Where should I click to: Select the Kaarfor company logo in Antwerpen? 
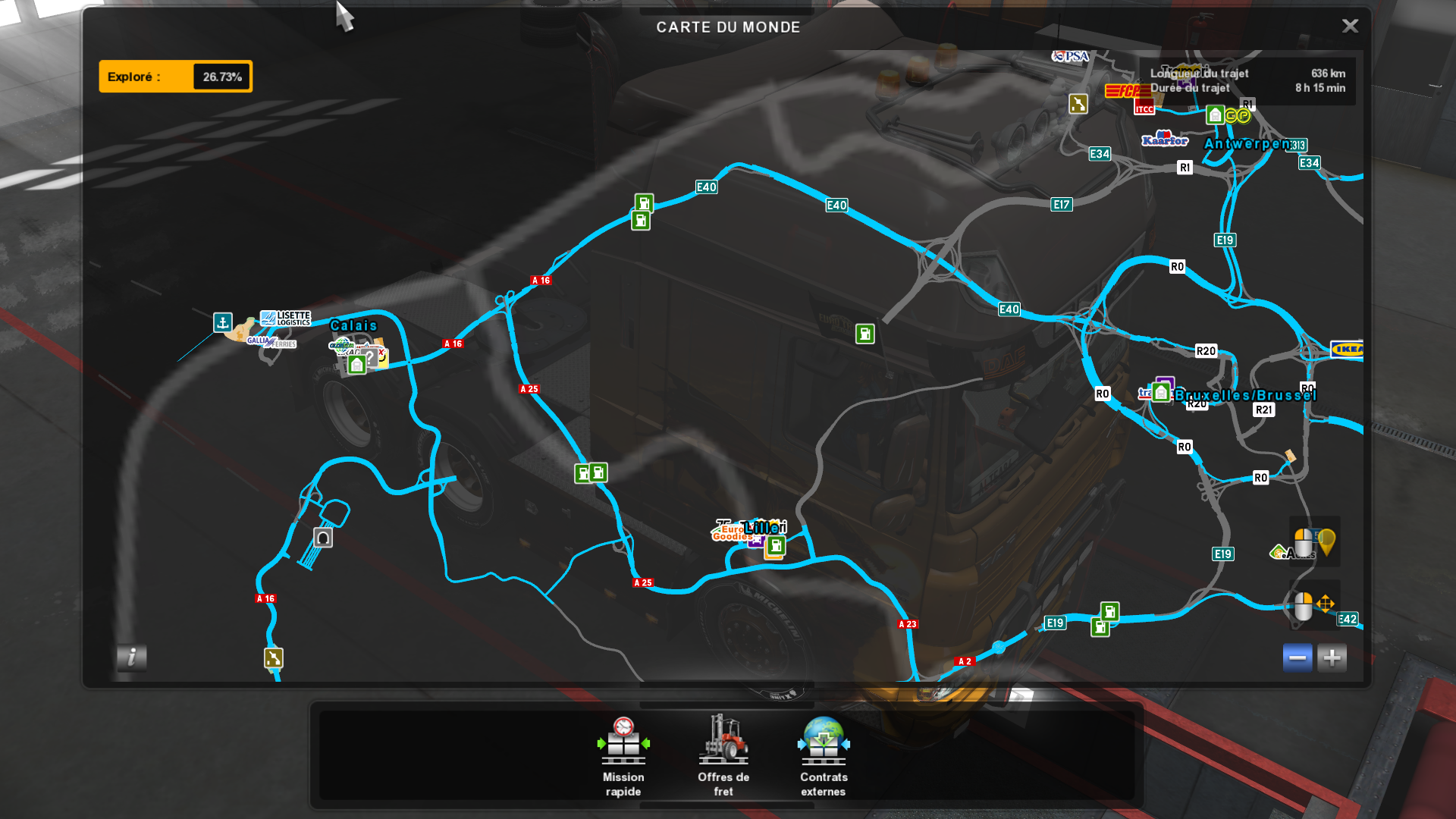1166,140
